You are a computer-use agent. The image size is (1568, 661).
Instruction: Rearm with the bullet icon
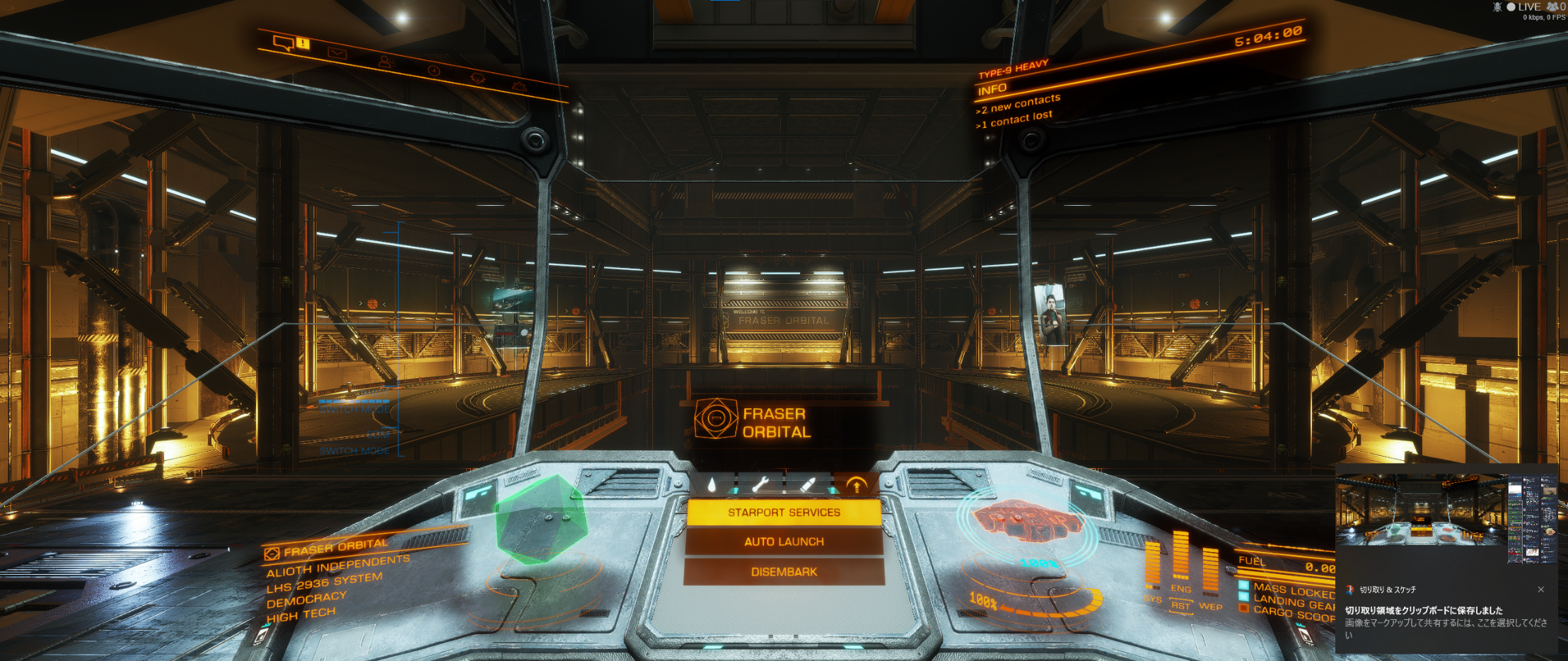click(x=808, y=485)
